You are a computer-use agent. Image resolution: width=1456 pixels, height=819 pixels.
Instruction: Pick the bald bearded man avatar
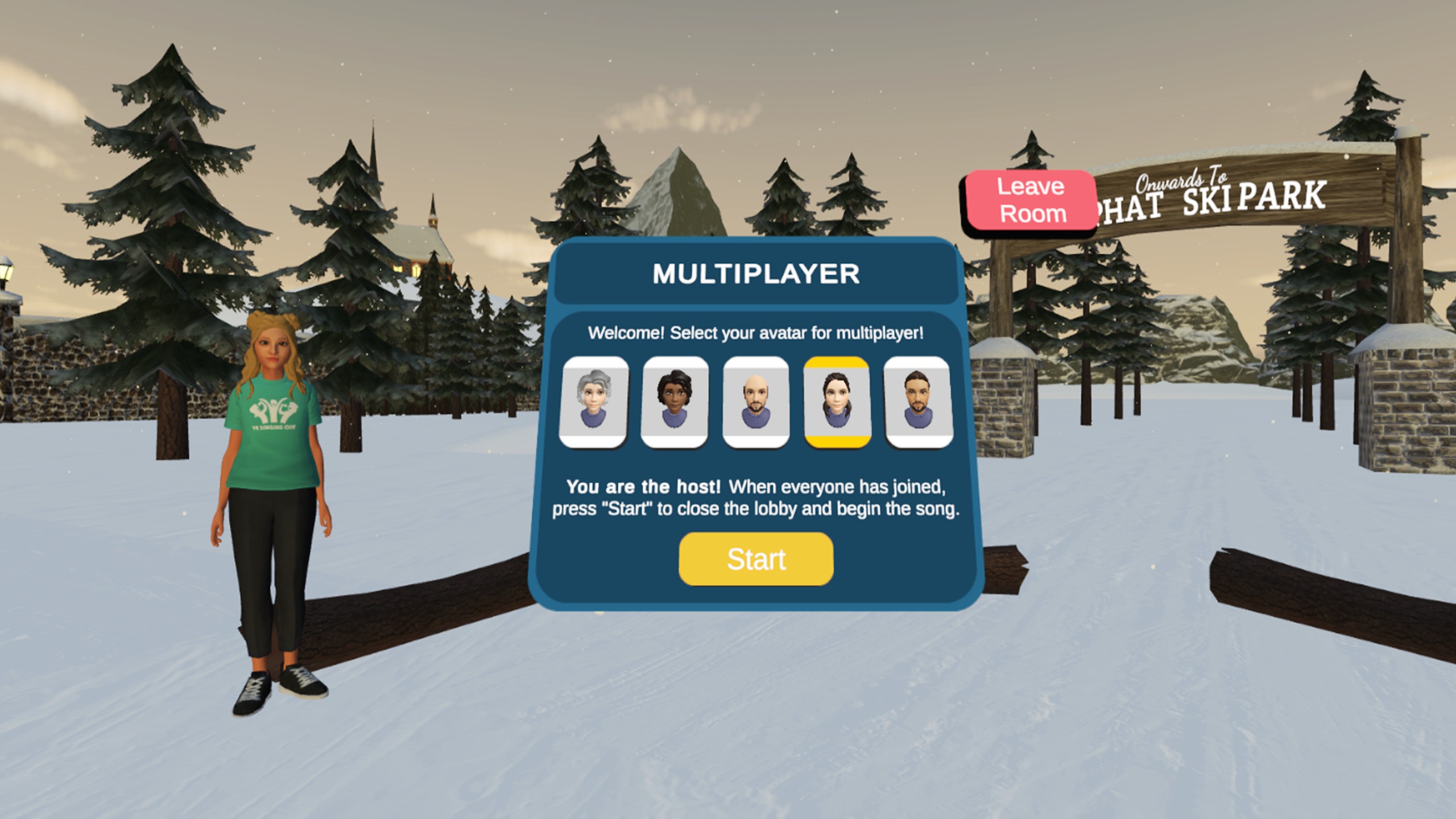756,402
